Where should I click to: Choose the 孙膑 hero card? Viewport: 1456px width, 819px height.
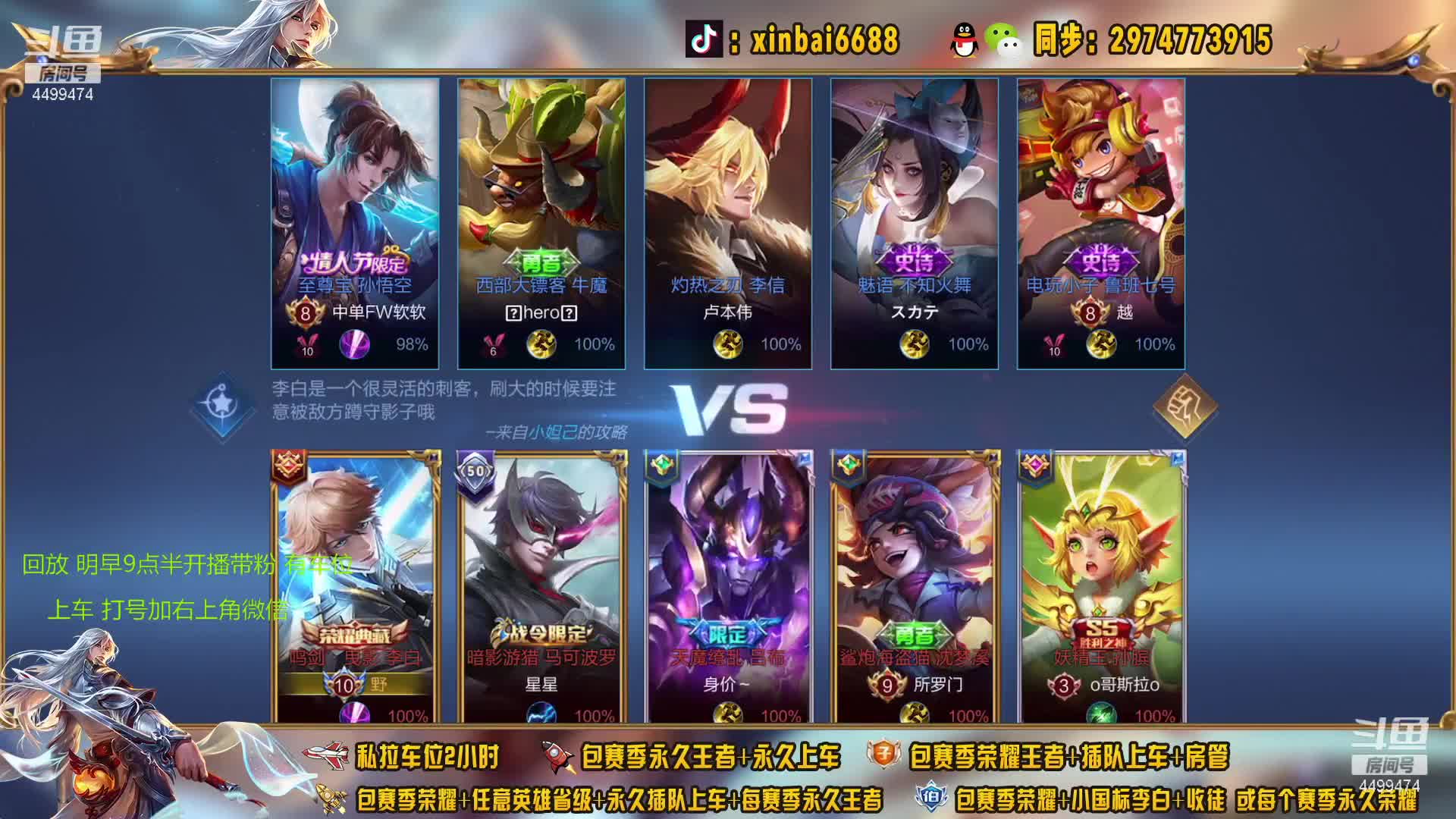1101,585
